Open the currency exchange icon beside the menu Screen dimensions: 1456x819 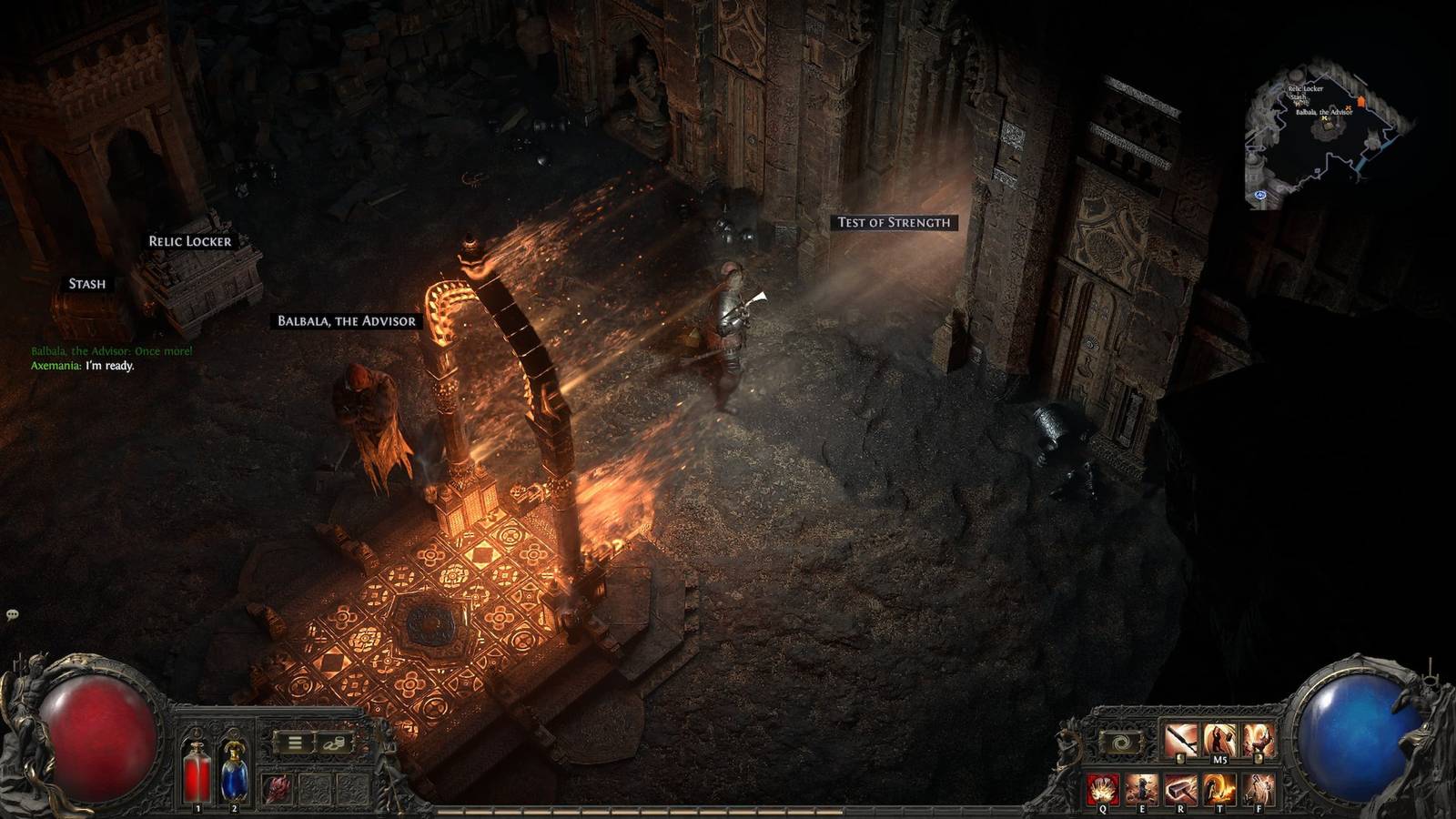click(x=333, y=744)
